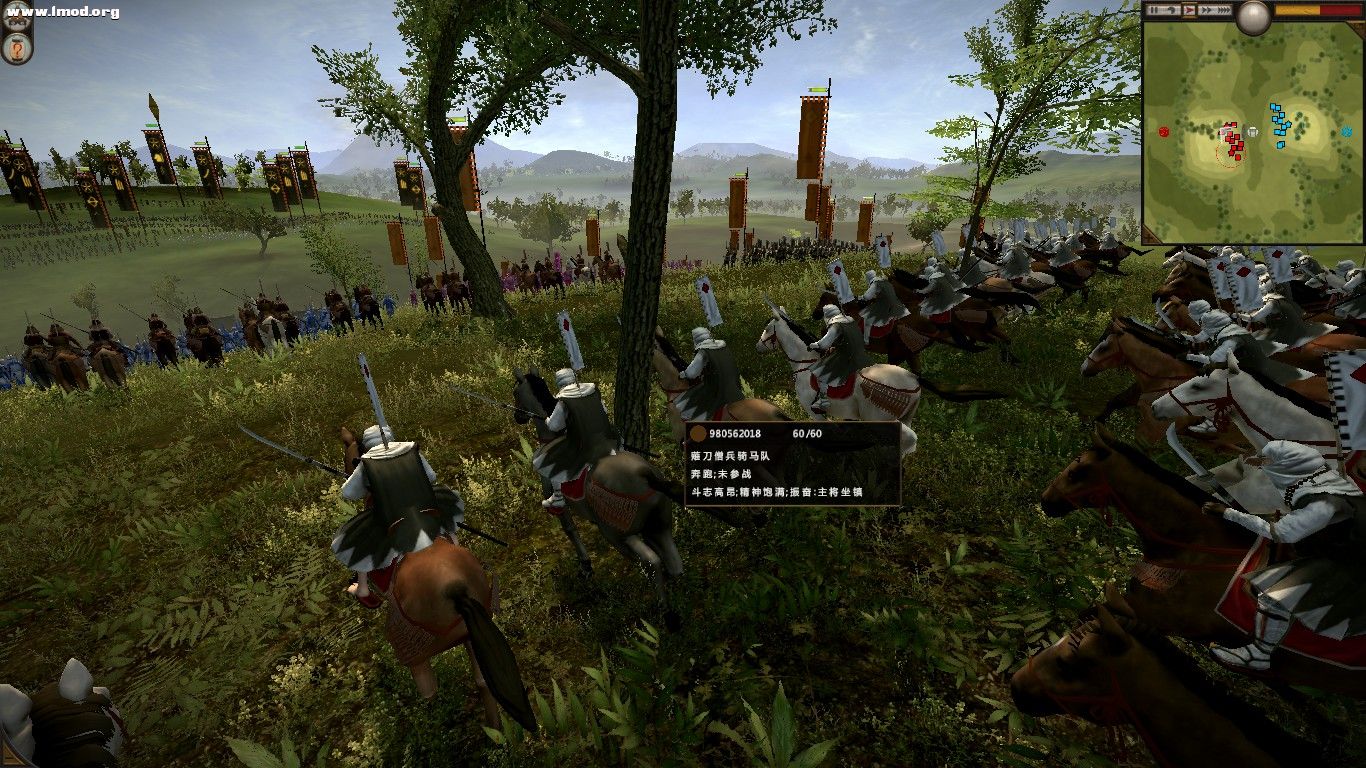The image size is (1366, 768).
Task: Click the morale status line 斗志高昂 on the tooltip
Action: (712, 494)
